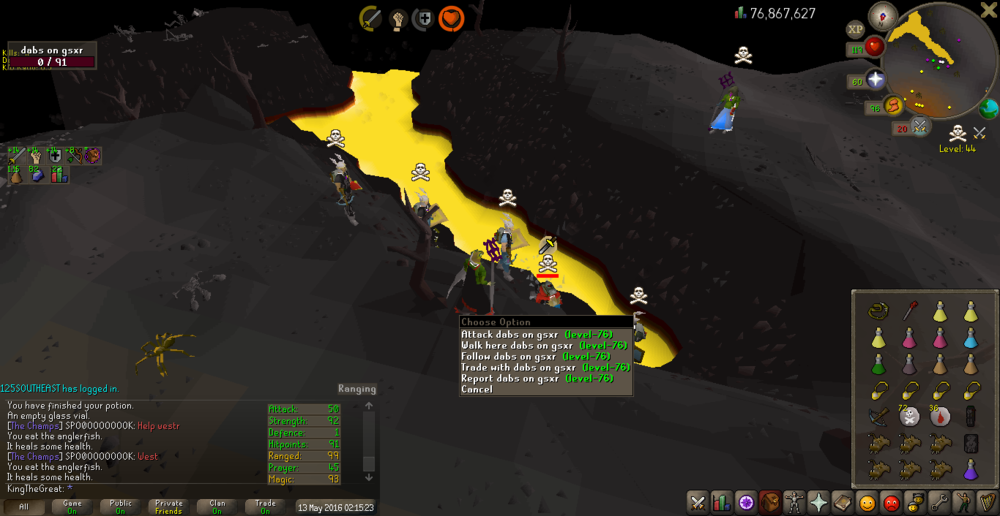Image resolution: width=1000 pixels, height=516 pixels.
Task: Drink the purple potion in inventory
Action: click(x=969, y=470)
